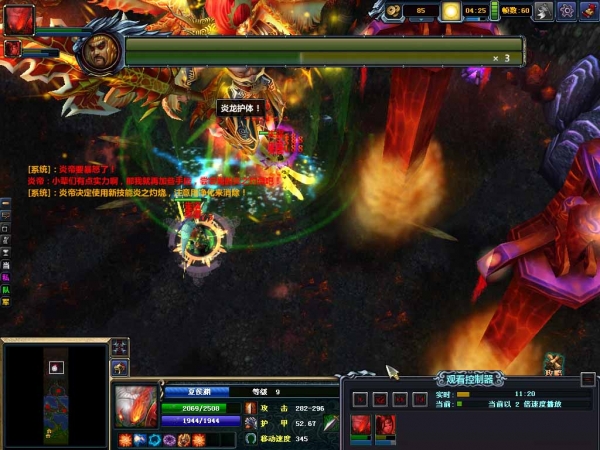Click the boss portrait by the boss bar

[99, 49]
